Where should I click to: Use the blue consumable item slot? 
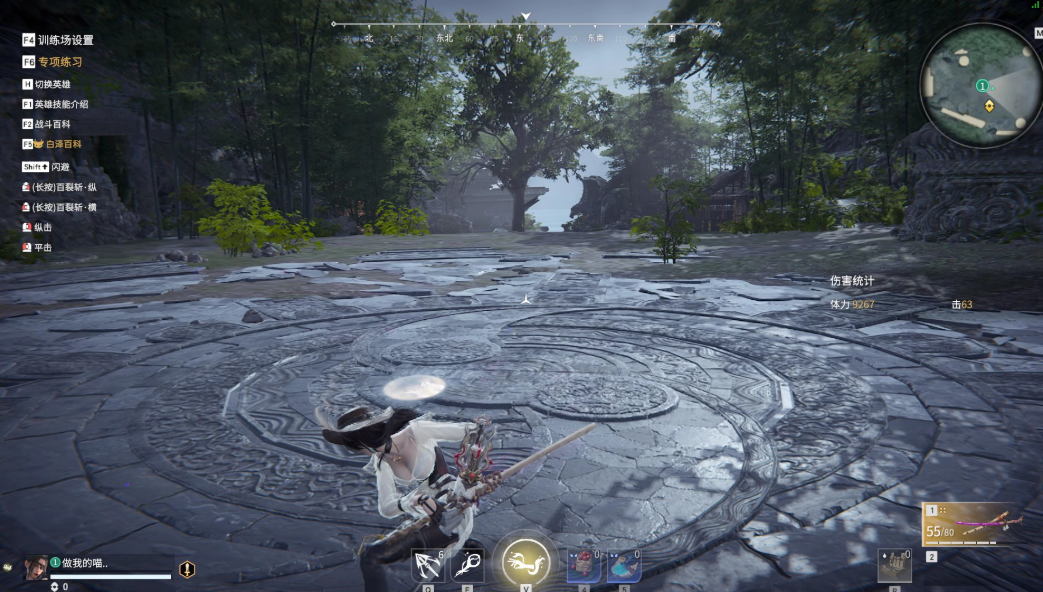pos(623,565)
